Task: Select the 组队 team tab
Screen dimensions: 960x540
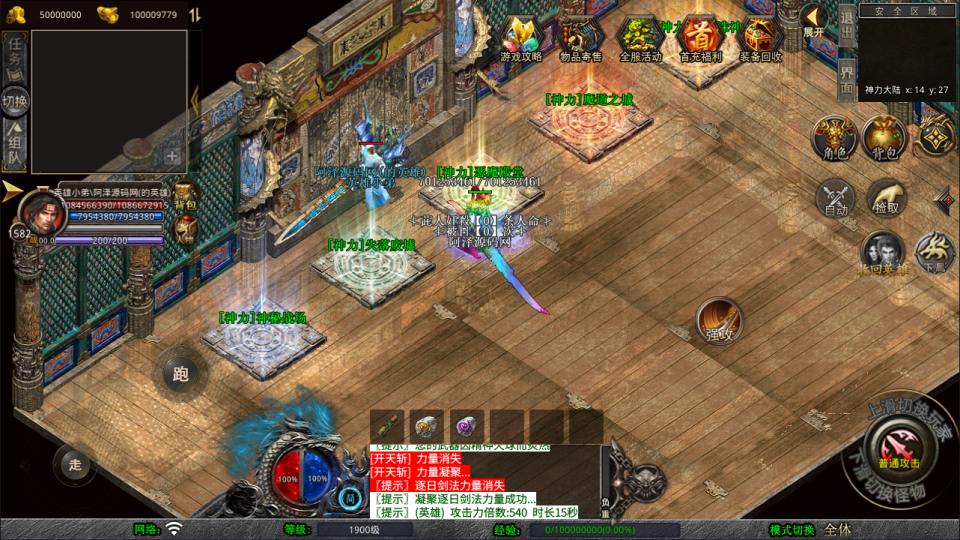Action: 15,146
